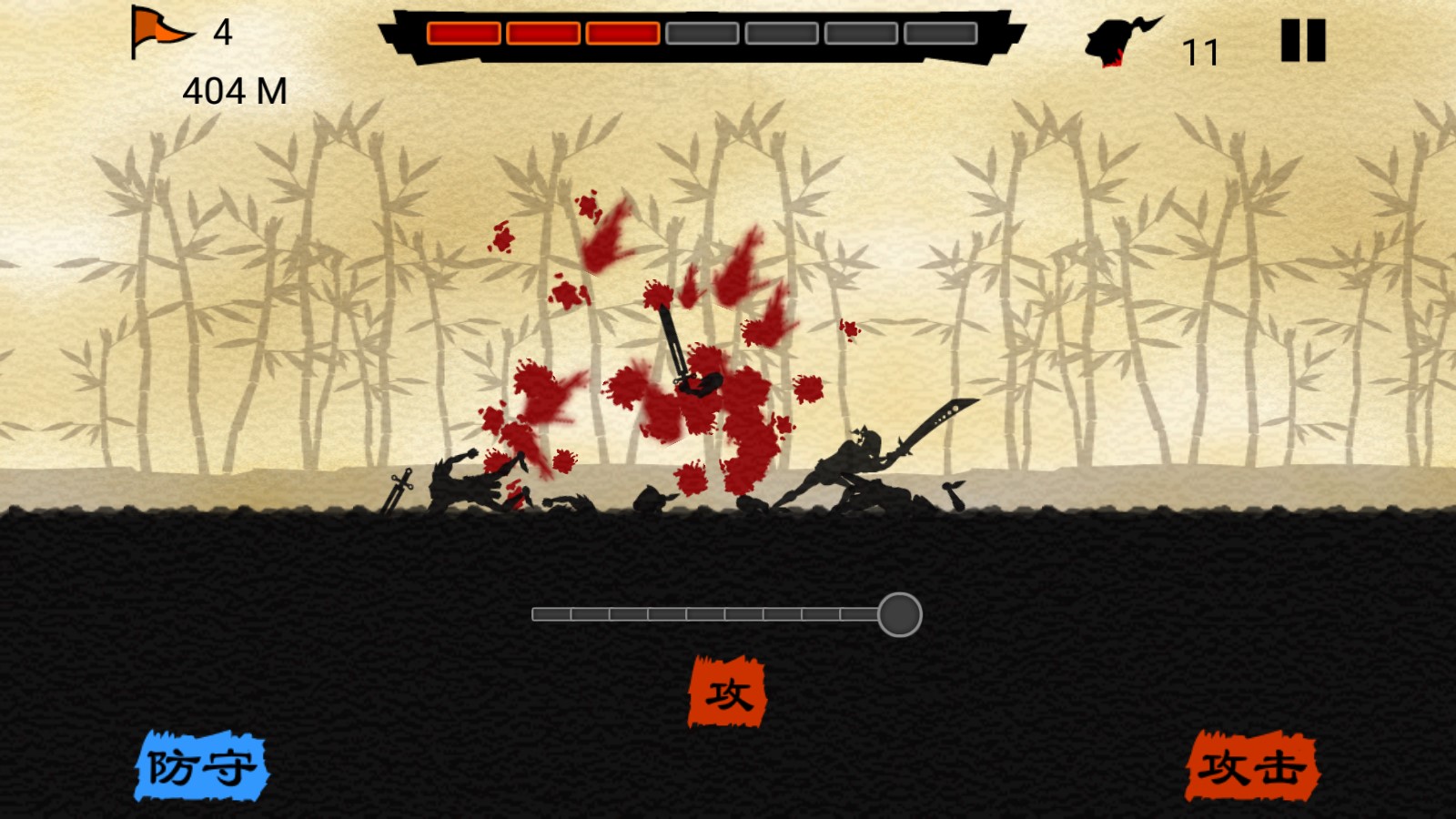Select the 404 M distance label
1456x819 pixels.
point(234,91)
